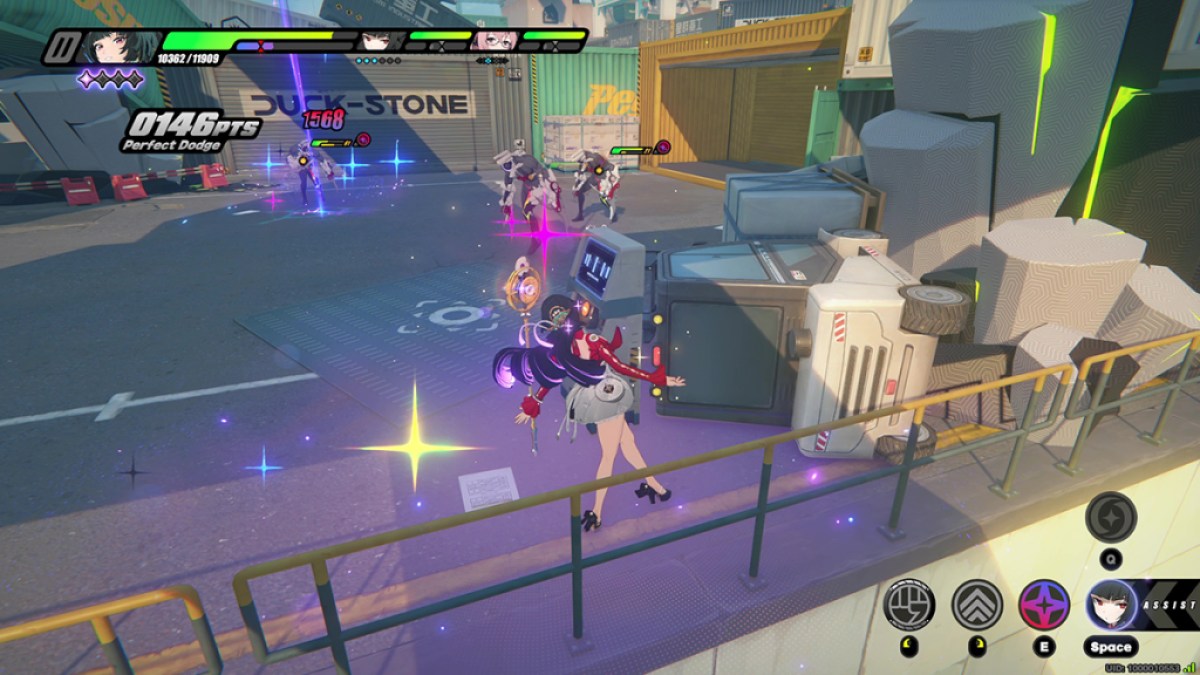
Task: Activate the grey ultimate ability icon
Action: (1111, 516)
